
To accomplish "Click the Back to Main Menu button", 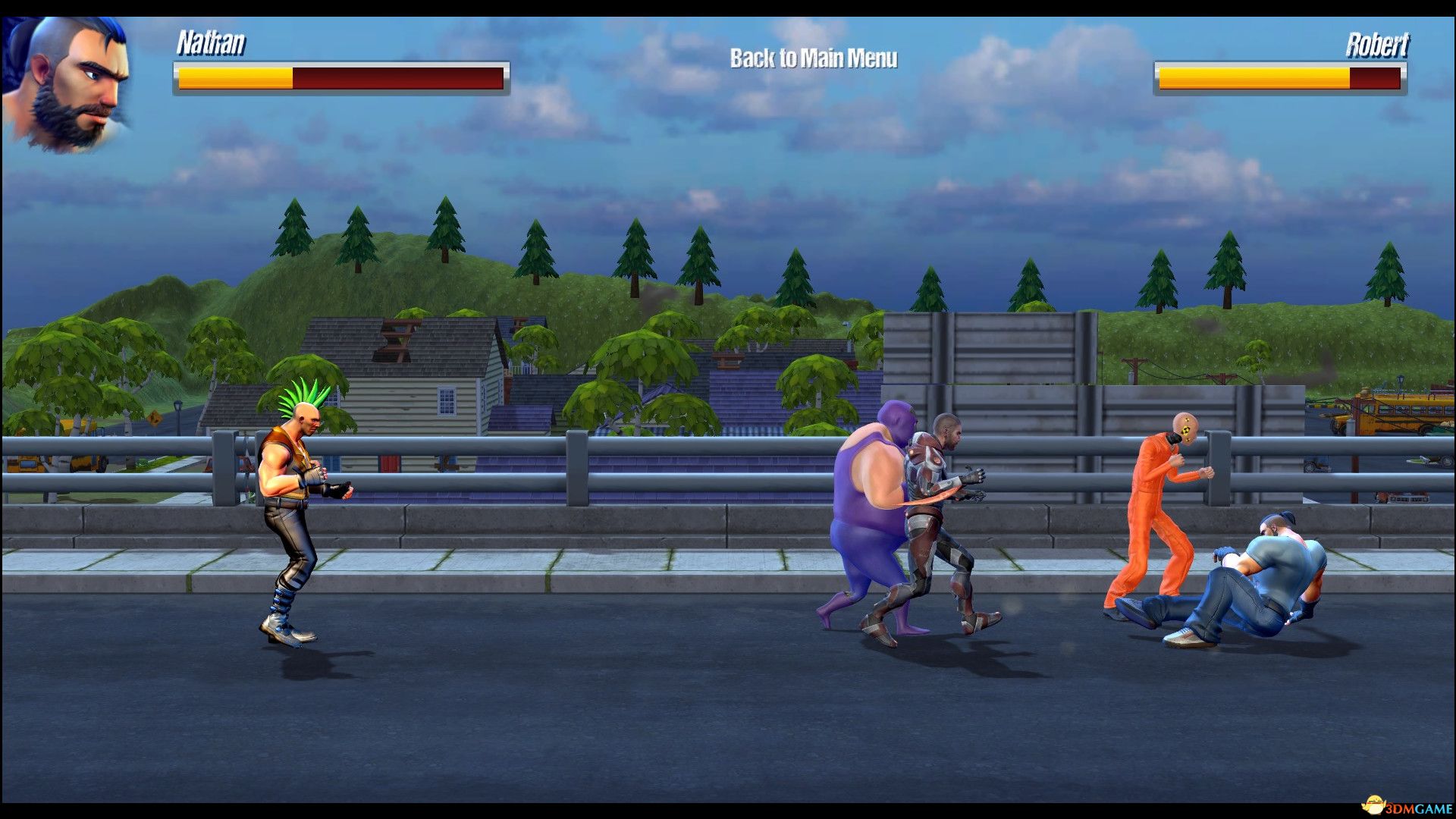I will tap(813, 57).
